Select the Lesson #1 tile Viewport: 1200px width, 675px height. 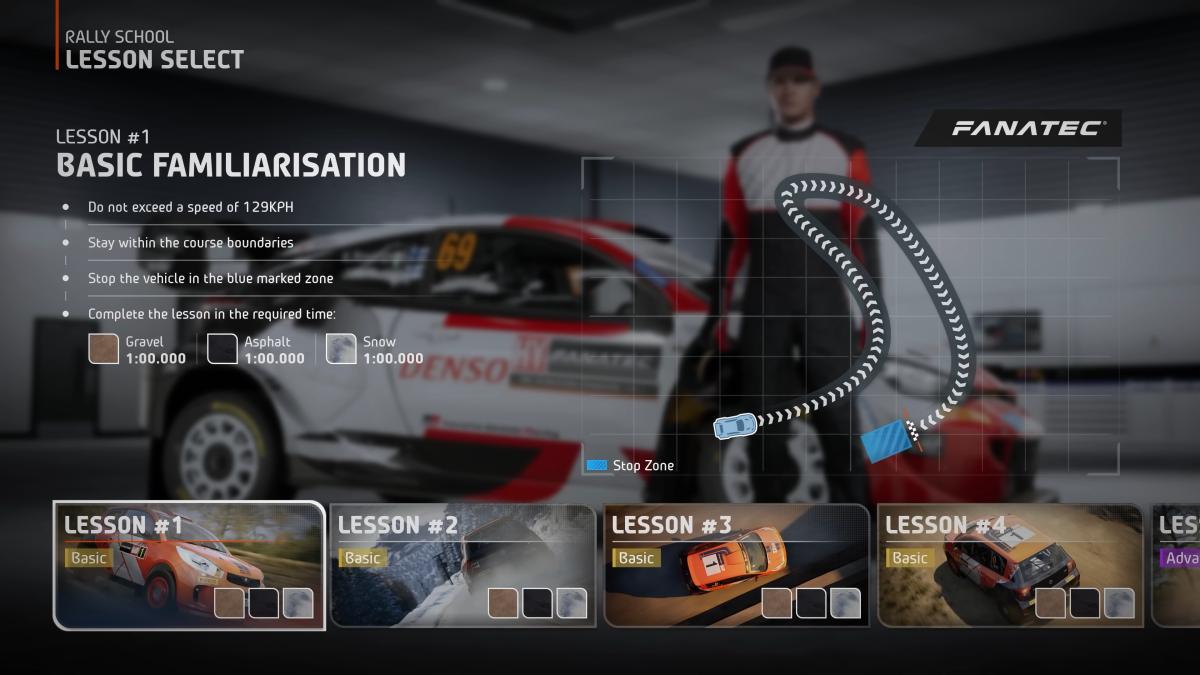(189, 565)
